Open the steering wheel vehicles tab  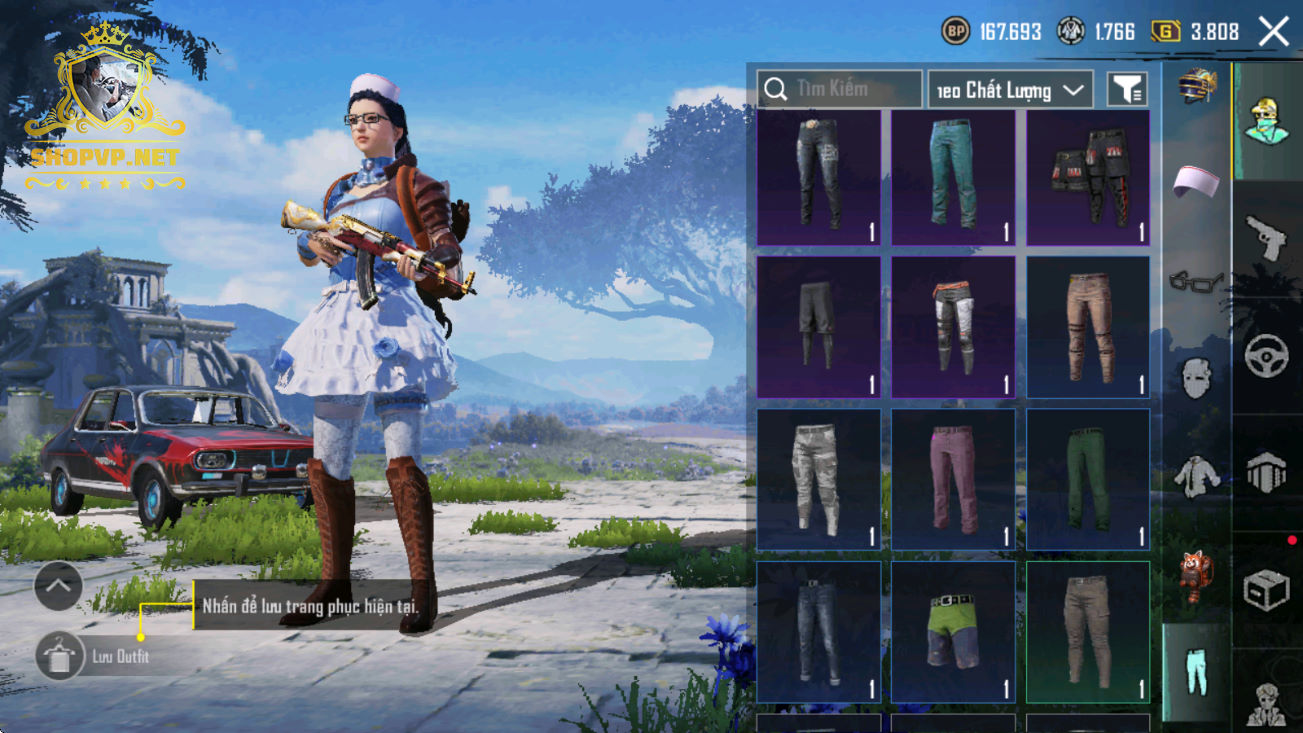tap(1266, 355)
